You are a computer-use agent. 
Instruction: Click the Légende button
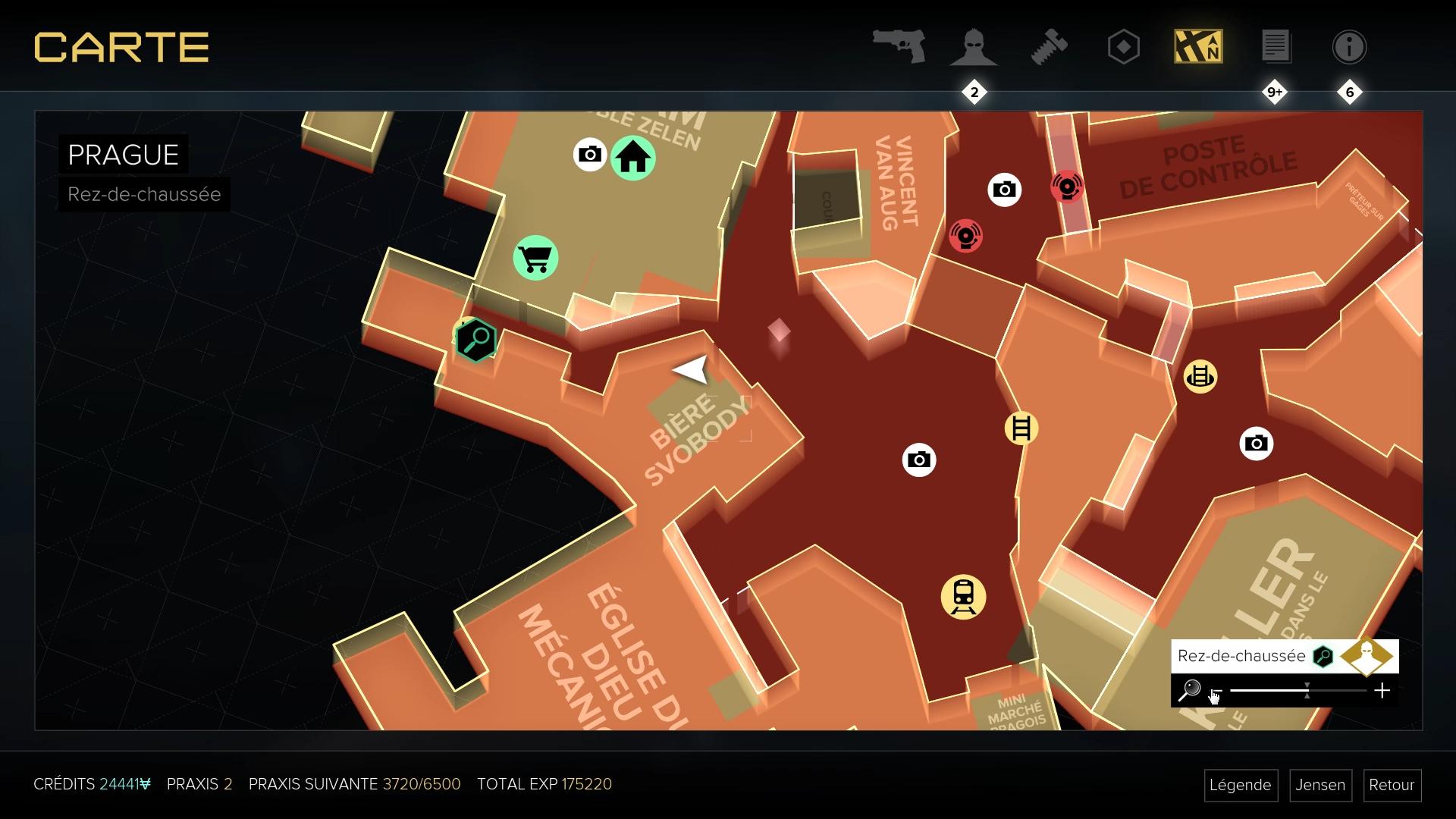[1241, 786]
